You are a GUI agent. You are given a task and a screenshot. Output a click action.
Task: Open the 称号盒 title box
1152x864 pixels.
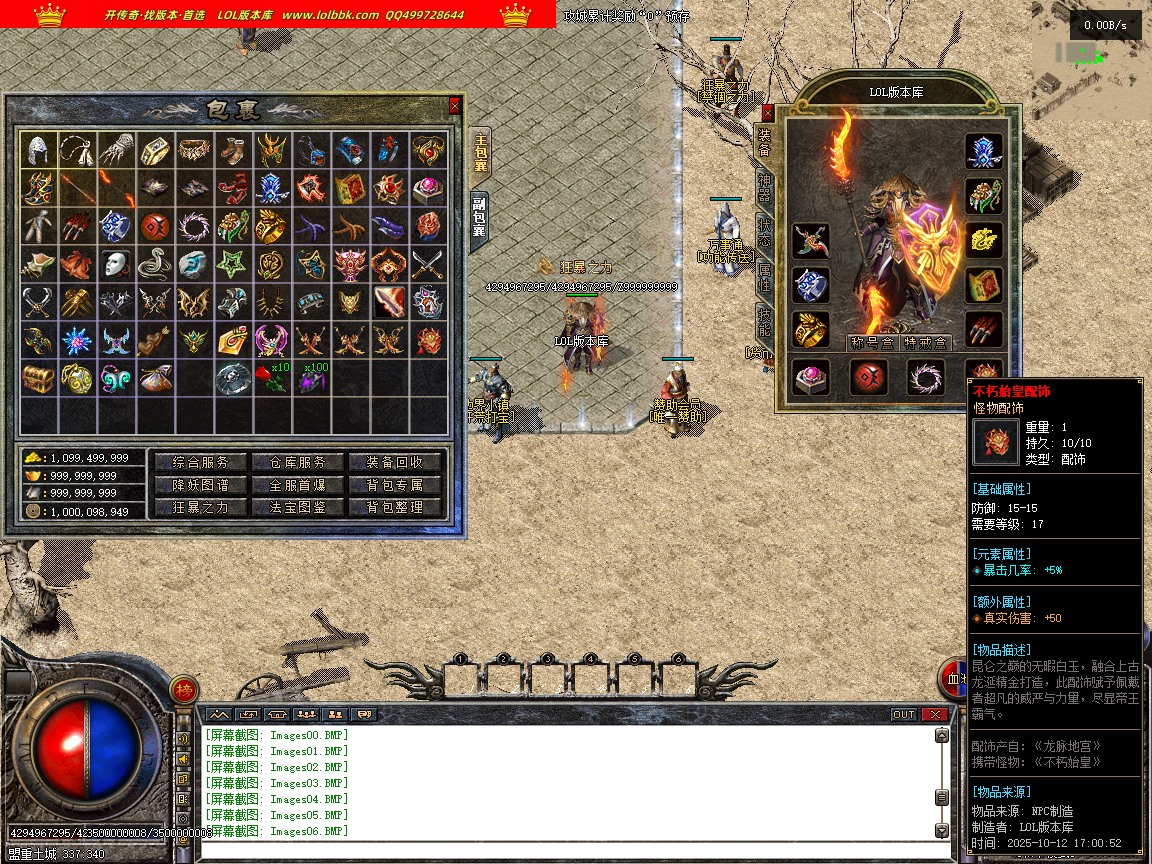tap(871, 343)
